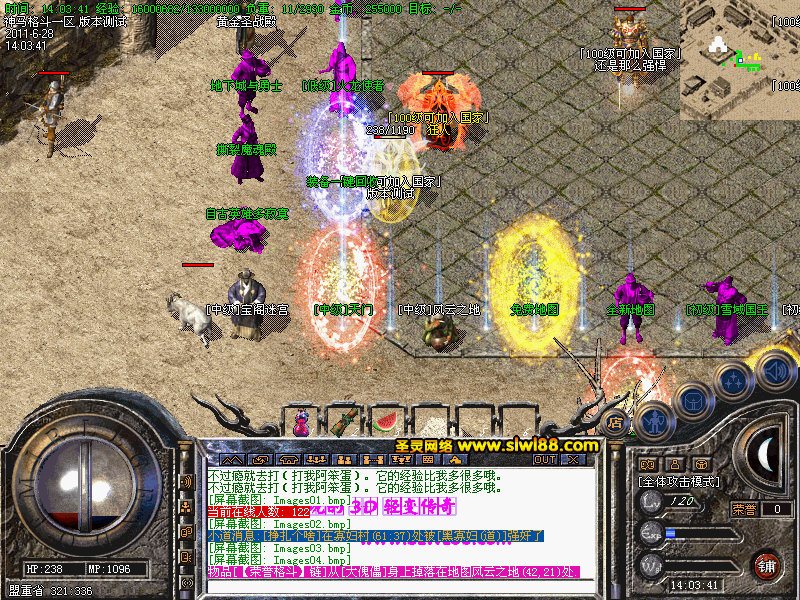This screenshot has width=800, height=600.
Task: Open the character figure panel
Action: tap(652, 422)
